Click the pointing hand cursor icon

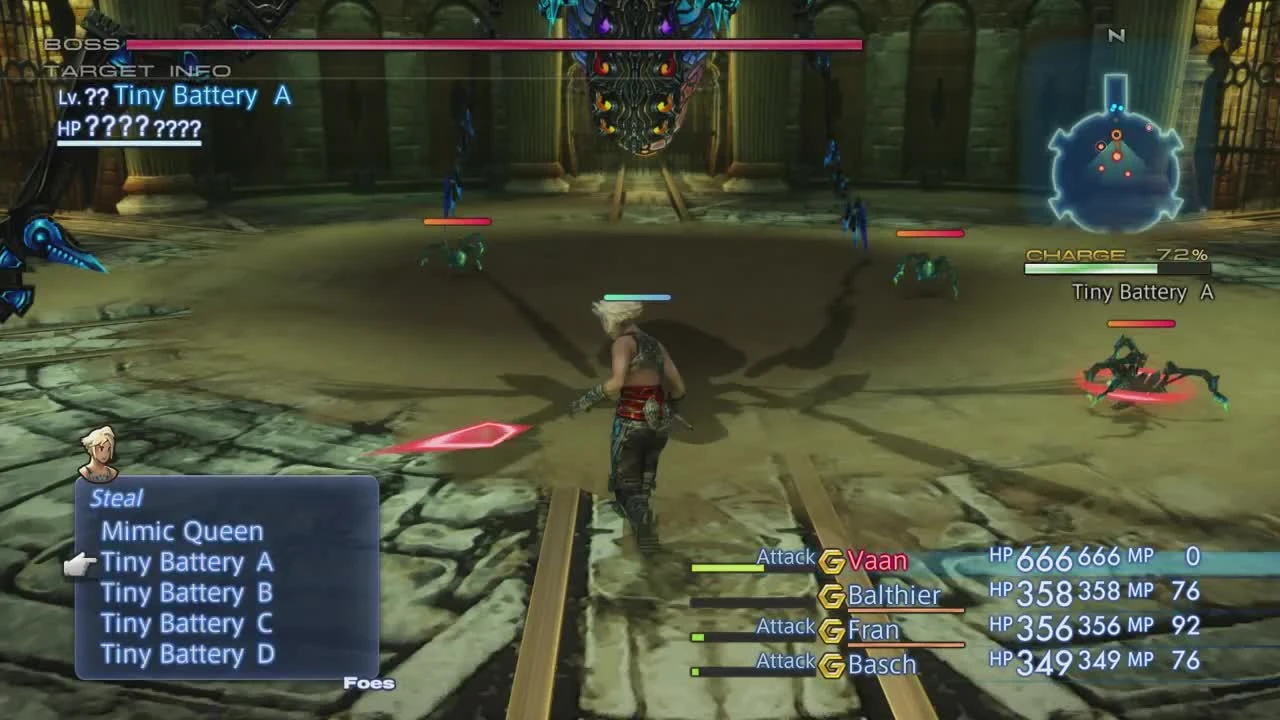tap(85, 562)
